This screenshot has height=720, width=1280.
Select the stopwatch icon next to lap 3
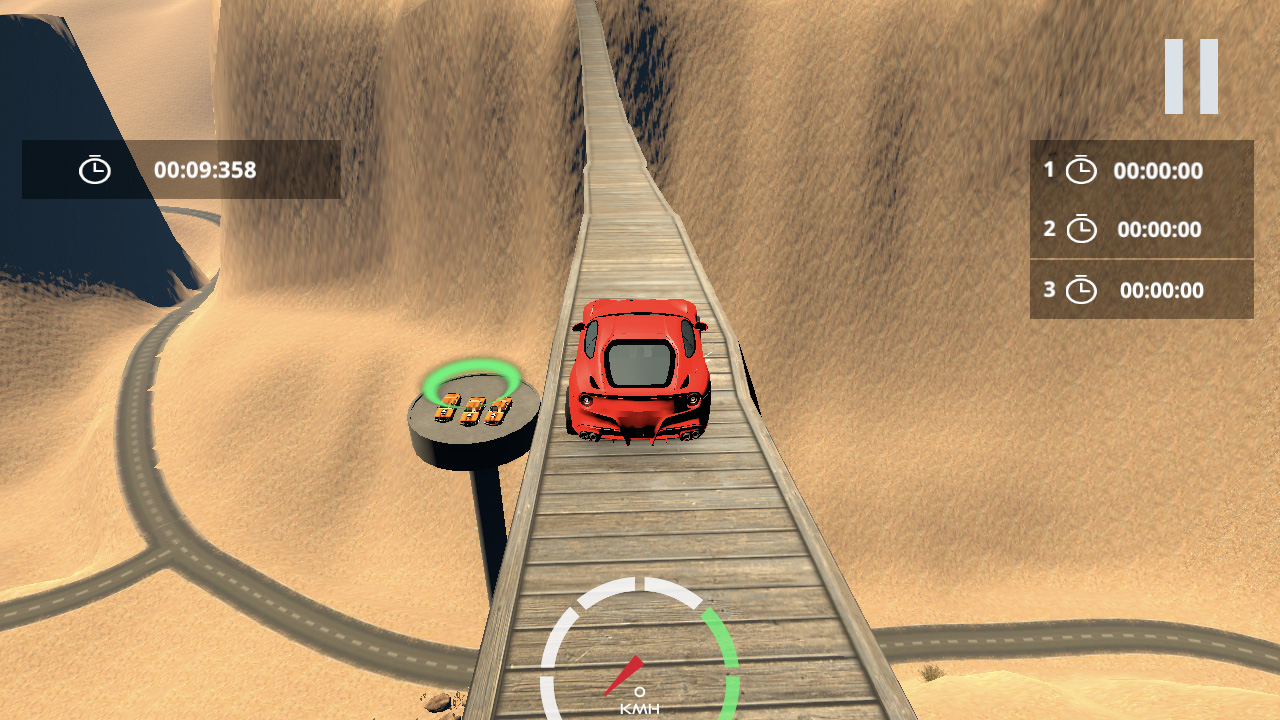pos(1082,290)
